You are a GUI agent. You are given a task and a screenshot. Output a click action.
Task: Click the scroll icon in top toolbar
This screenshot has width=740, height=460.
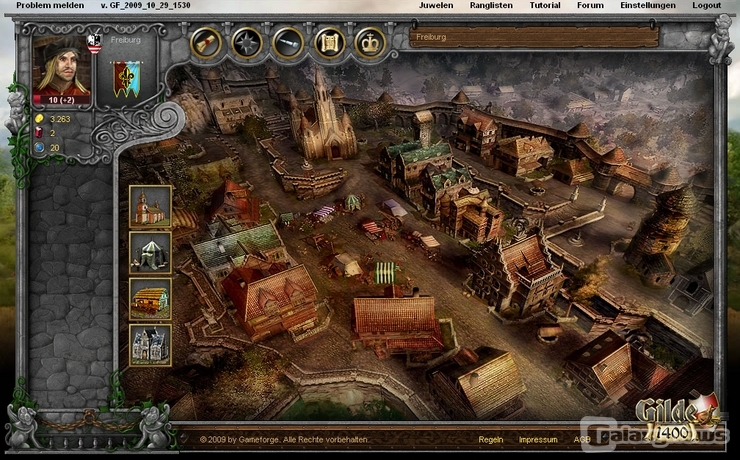click(207, 43)
